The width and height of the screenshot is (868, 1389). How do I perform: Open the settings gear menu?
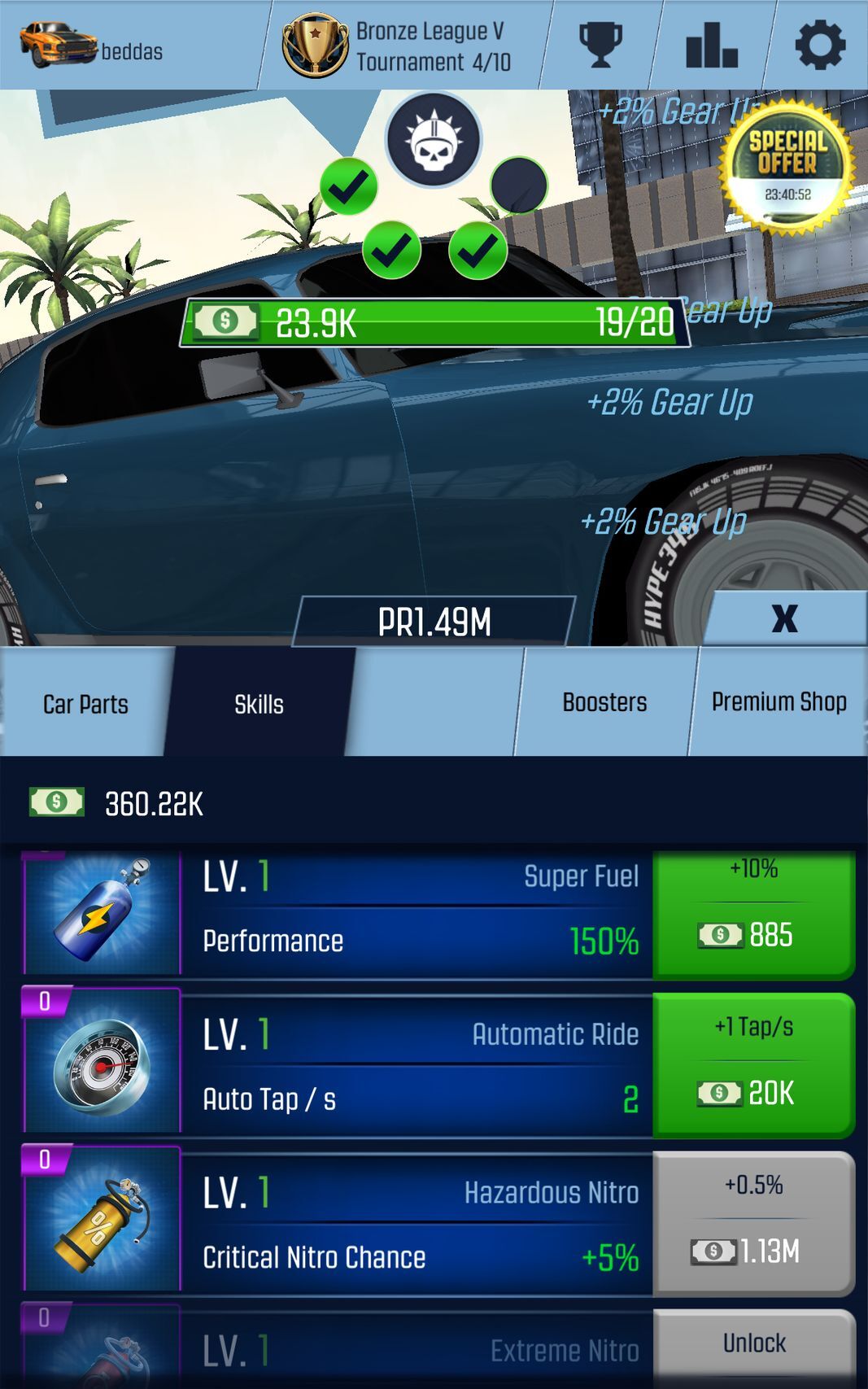tap(819, 45)
